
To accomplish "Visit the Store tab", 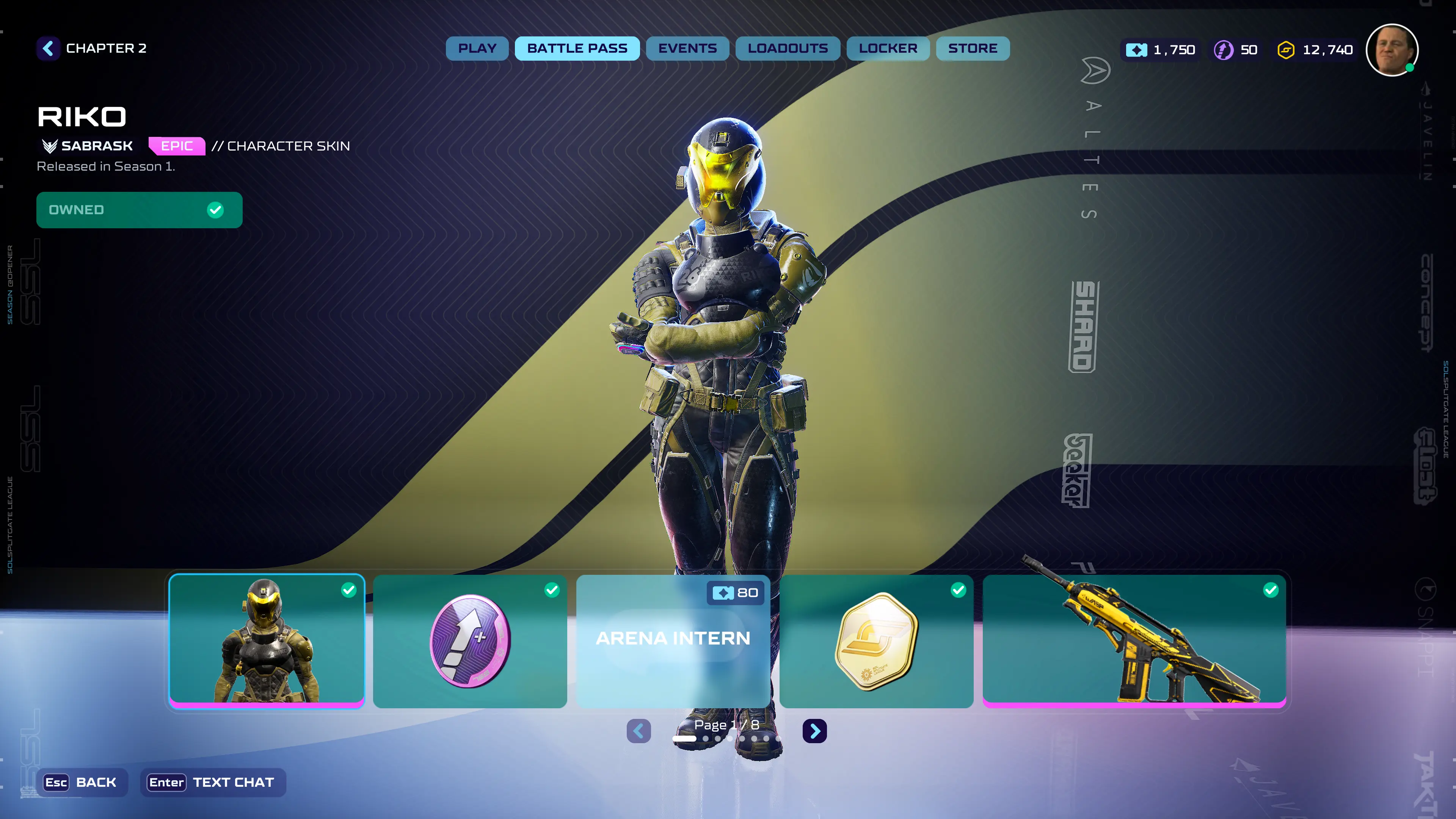I will [x=973, y=49].
